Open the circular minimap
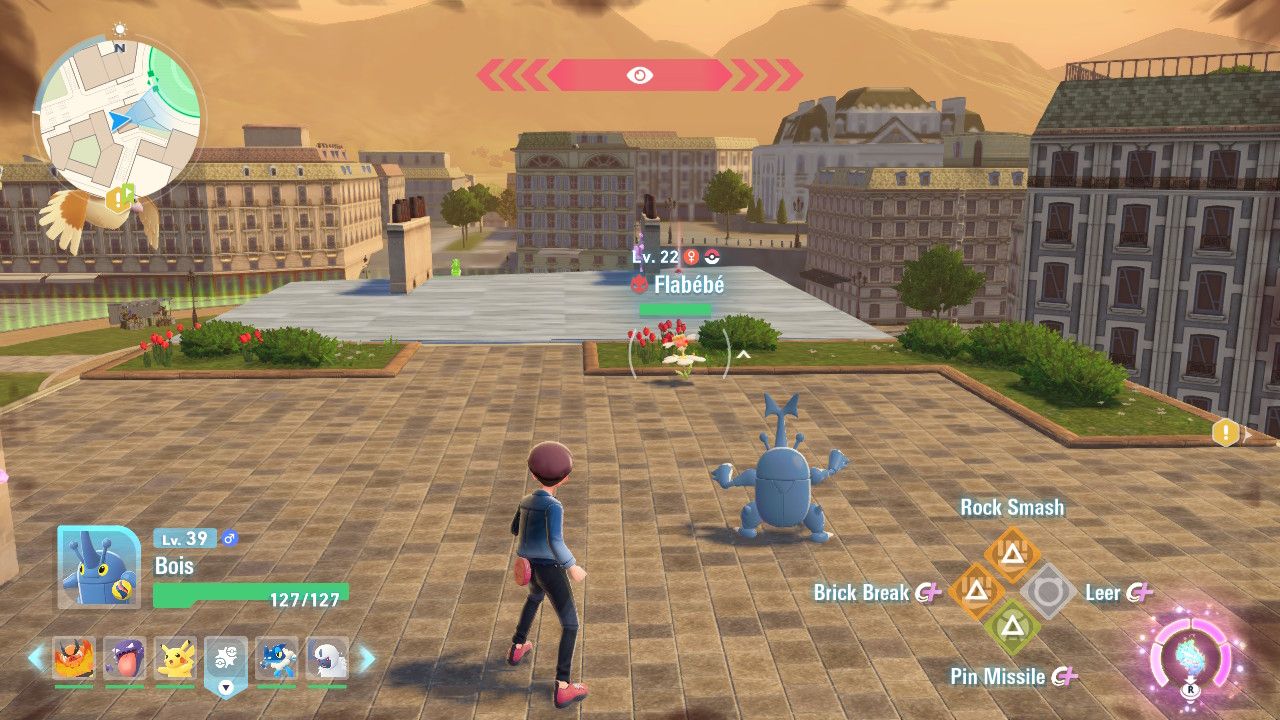Viewport: 1280px width, 720px height. [119, 108]
